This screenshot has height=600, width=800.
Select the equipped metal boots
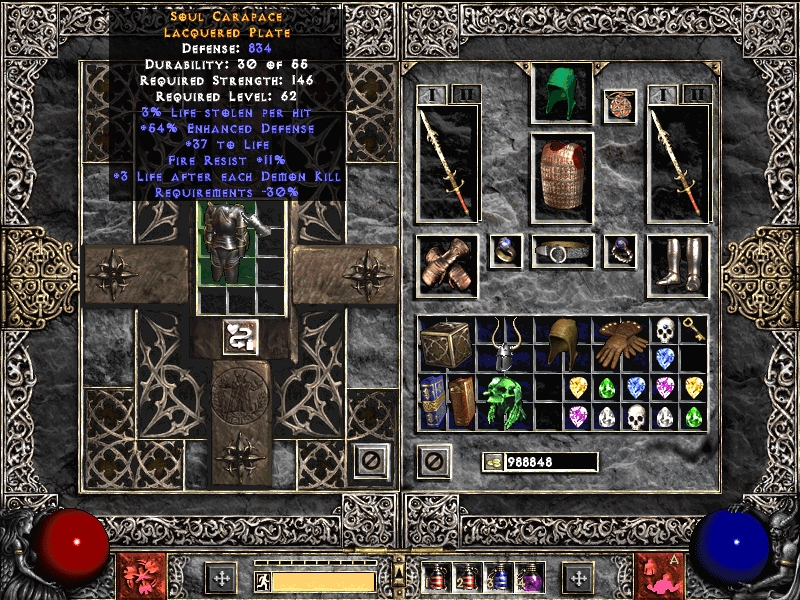tap(677, 265)
